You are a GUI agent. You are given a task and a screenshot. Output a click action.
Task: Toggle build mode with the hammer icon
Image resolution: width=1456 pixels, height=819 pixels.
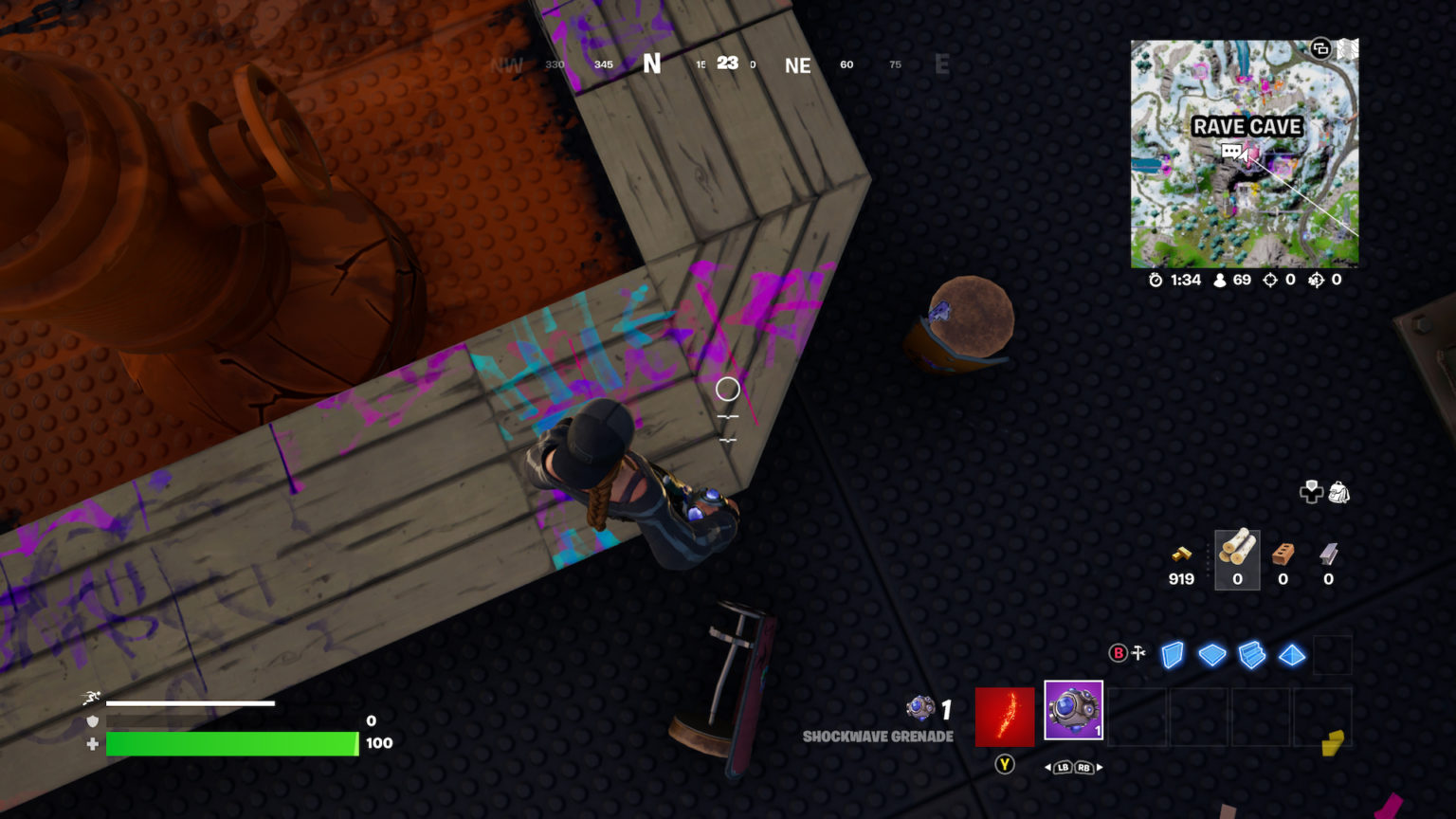pyautogui.click(x=1137, y=652)
